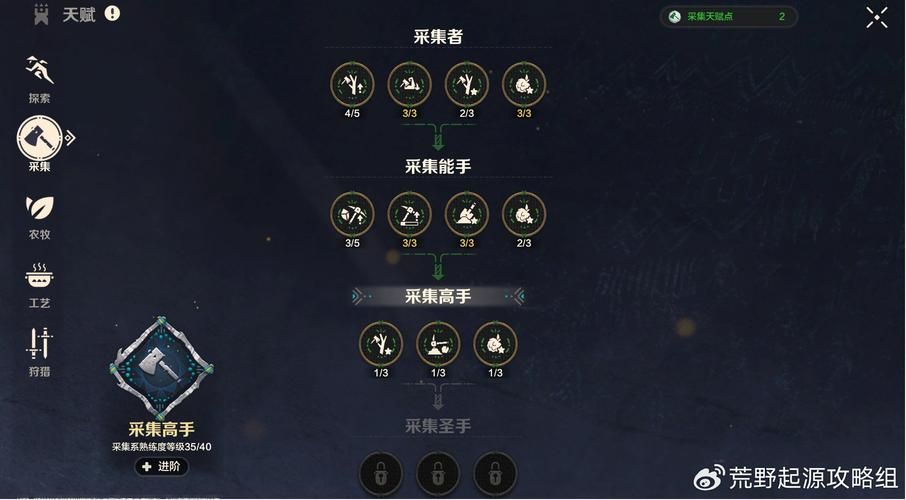Pick the 采集能手 talent at 2/3
Screen dimensions: 906x500
[x=523, y=214]
